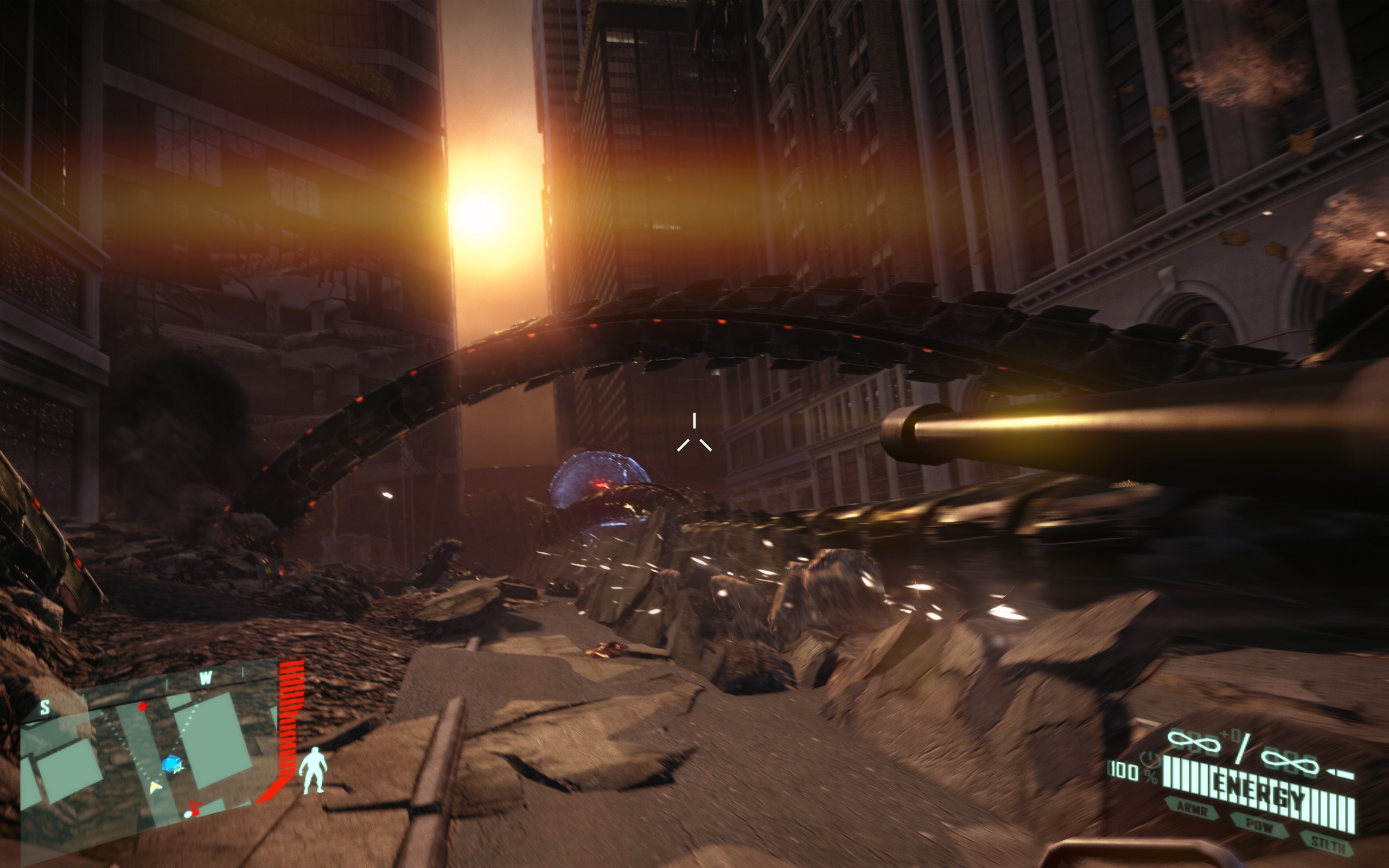
Task: Select the blue hexagon objective marker on minimap
Action: (x=171, y=765)
